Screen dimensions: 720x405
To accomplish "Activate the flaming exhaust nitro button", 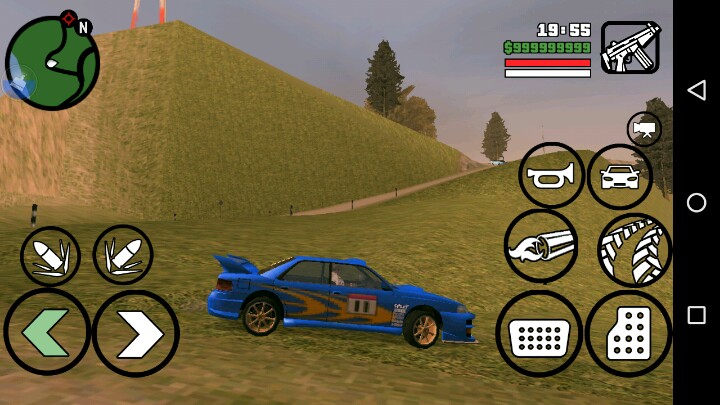I will tap(541, 245).
